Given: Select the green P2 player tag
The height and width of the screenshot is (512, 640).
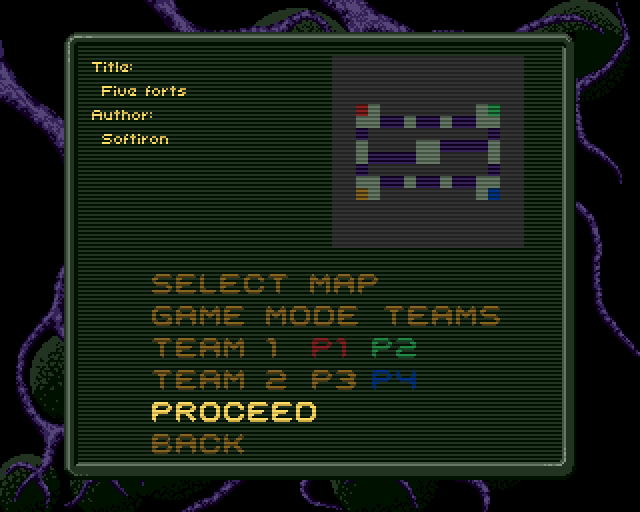Looking at the screenshot, I should (x=393, y=348).
